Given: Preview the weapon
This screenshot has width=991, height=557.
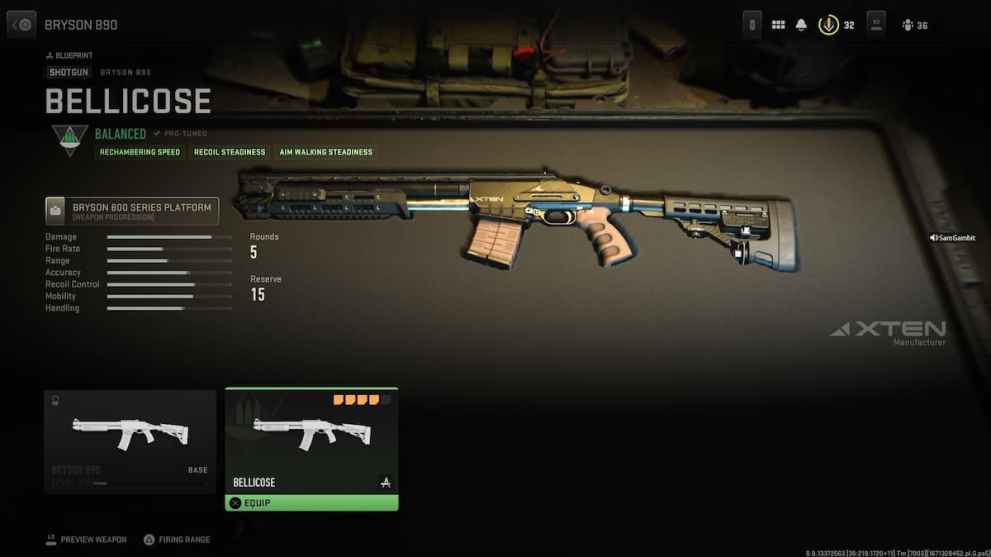Looking at the screenshot, I should (x=86, y=540).
